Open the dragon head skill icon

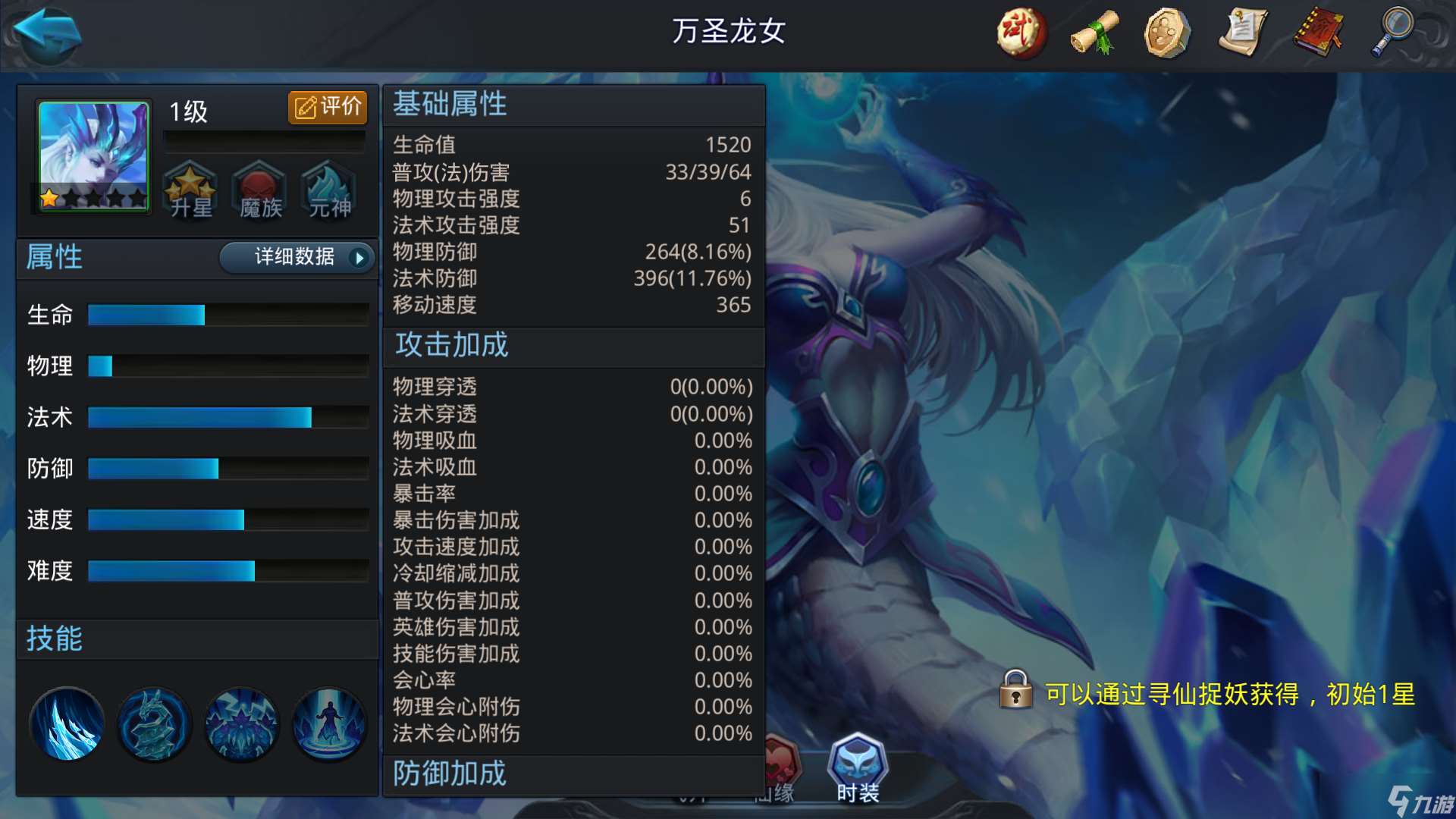coord(153,724)
